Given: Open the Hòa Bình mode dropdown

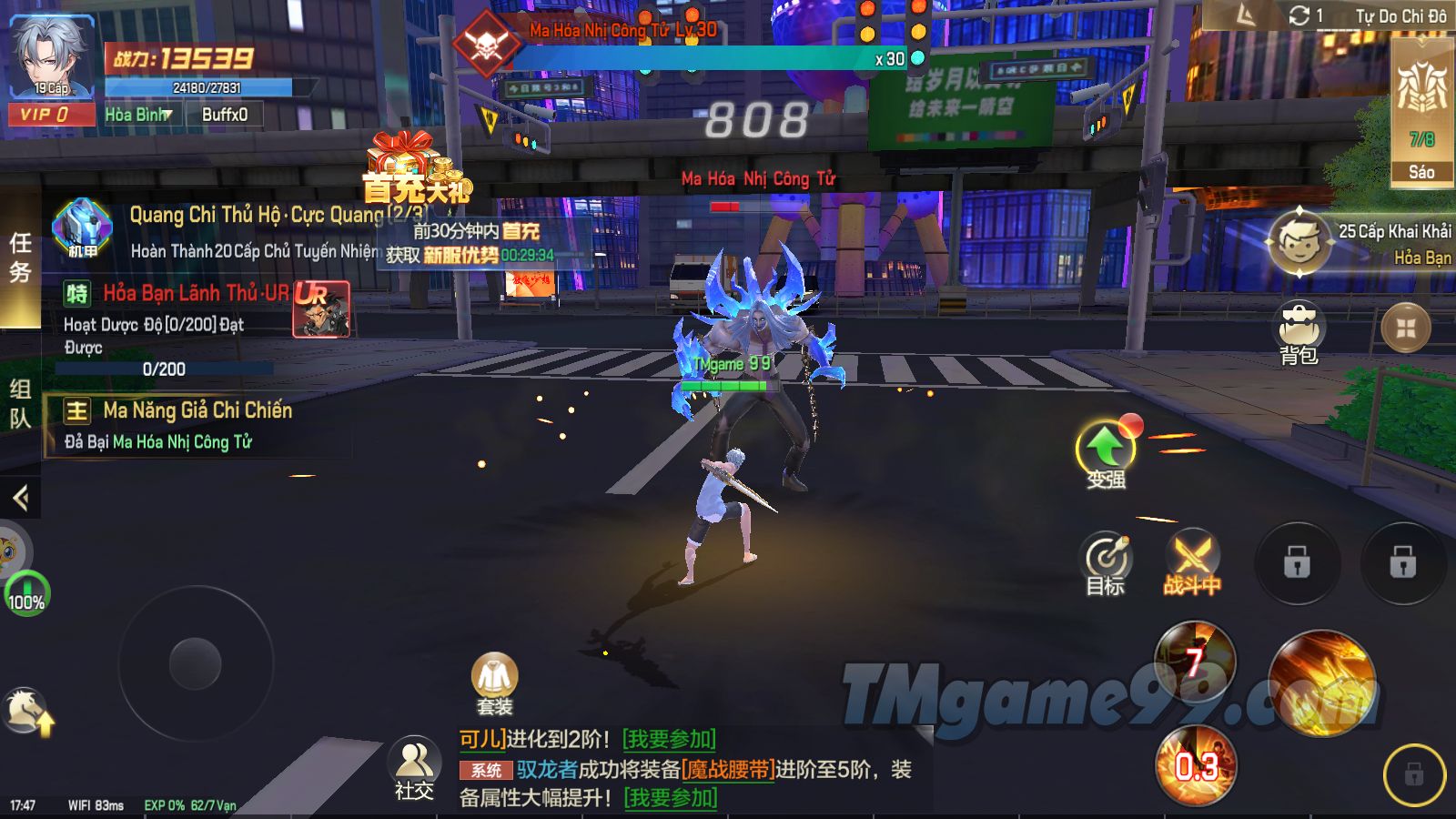Looking at the screenshot, I should [x=138, y=115].
